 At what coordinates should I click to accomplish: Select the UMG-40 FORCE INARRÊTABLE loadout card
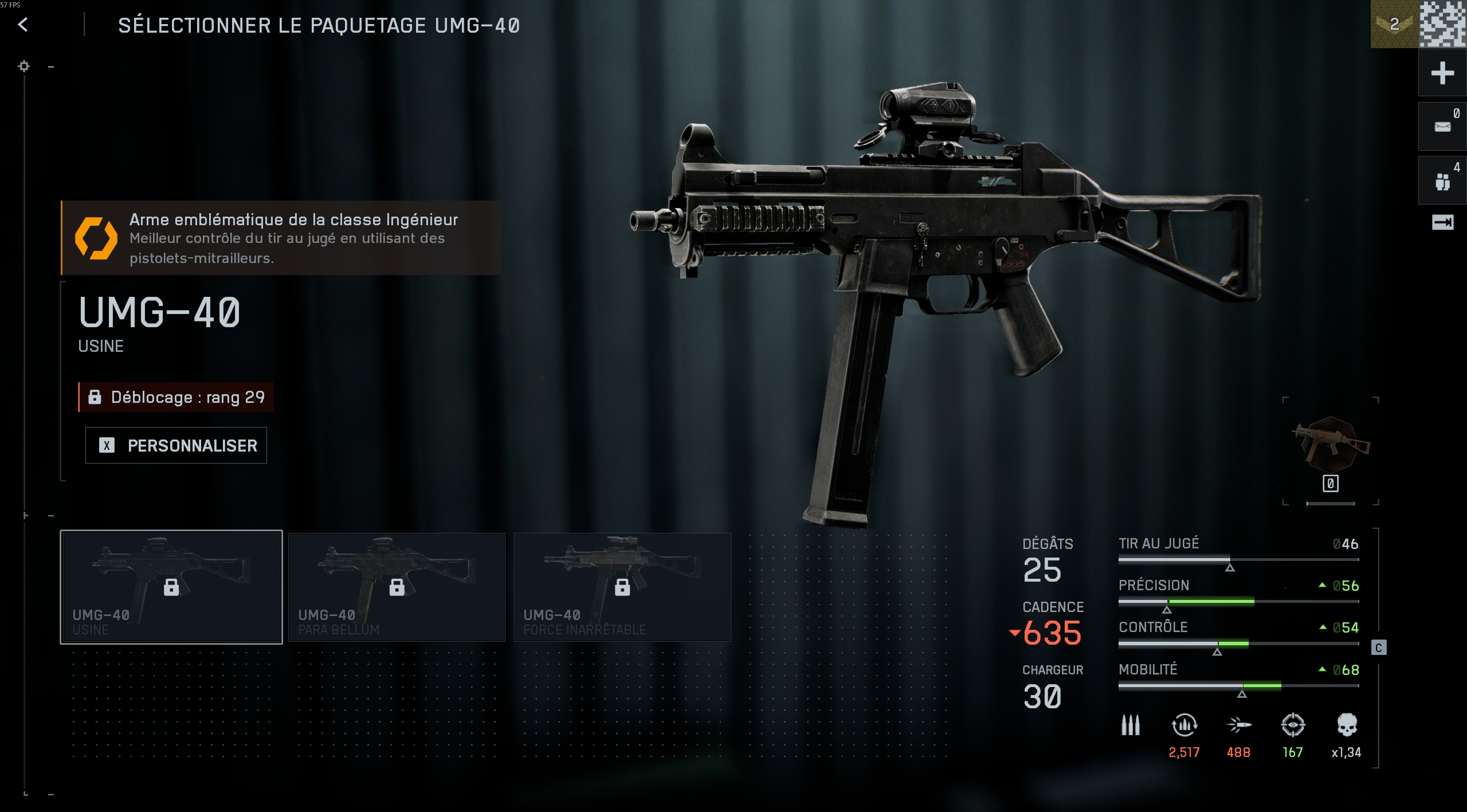click(x=622, y=586)
